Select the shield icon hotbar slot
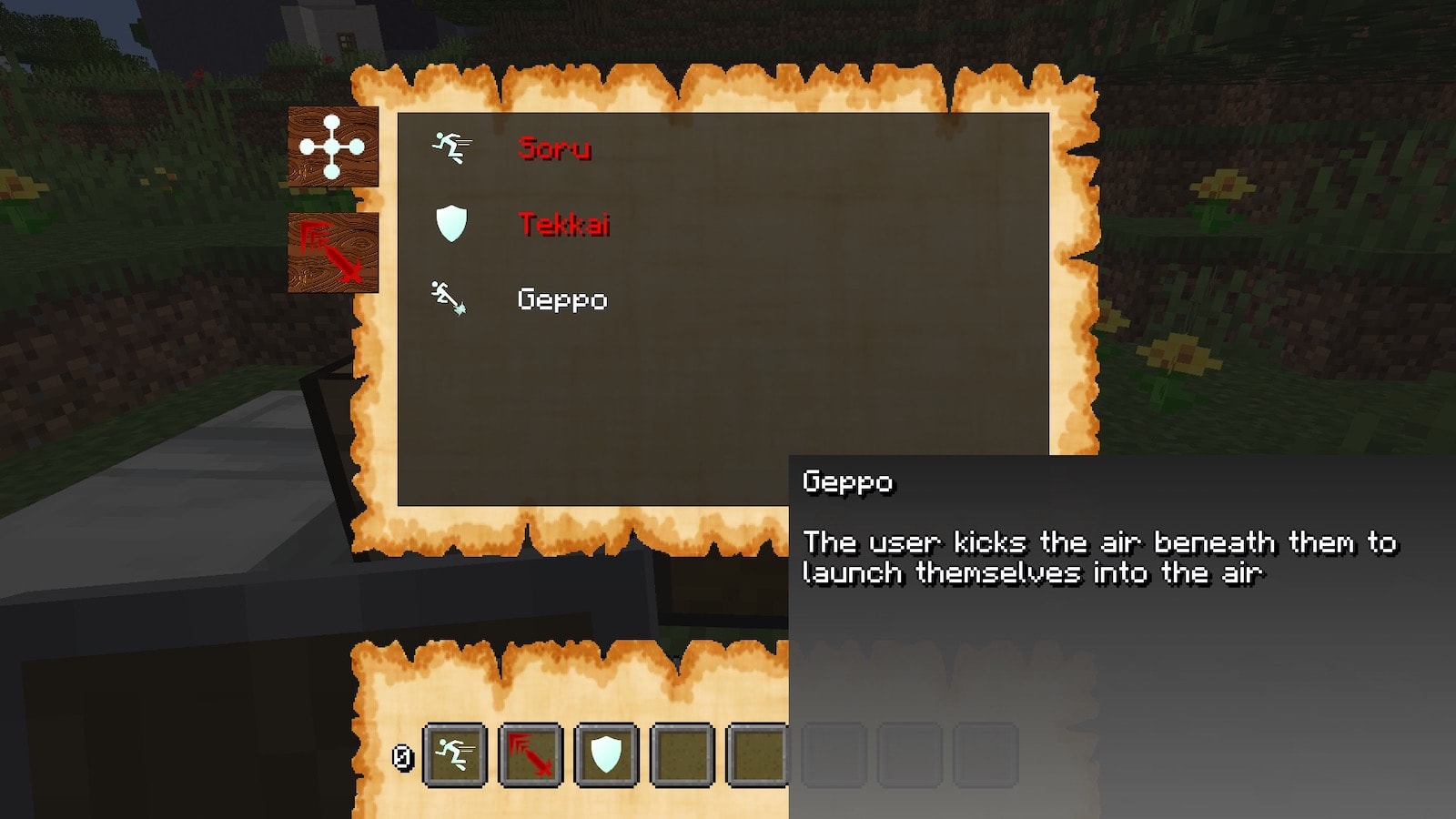Image resolution: width=1456 pixels, height=819 pixels. pos(606,754)
